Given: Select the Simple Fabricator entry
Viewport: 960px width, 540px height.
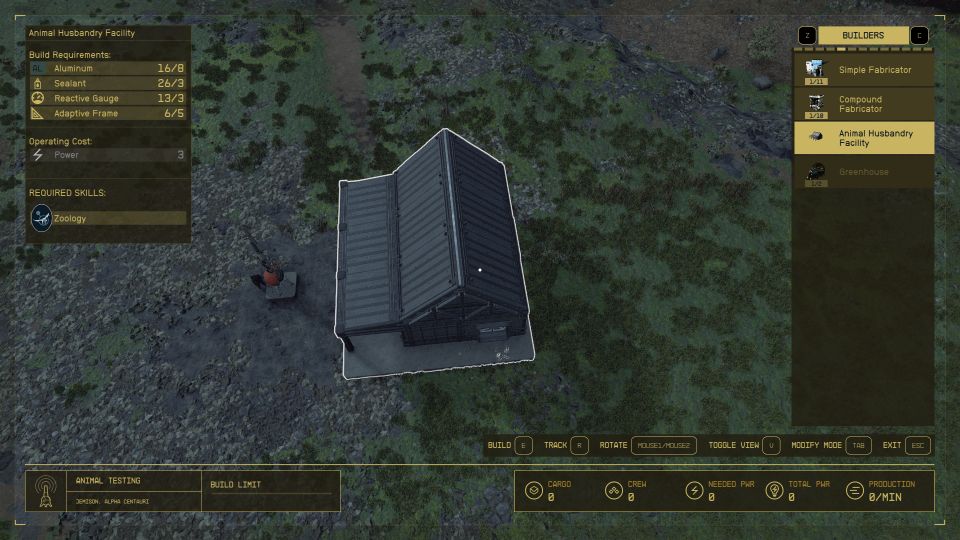Looking at the screenshot, I should (864, 70).
